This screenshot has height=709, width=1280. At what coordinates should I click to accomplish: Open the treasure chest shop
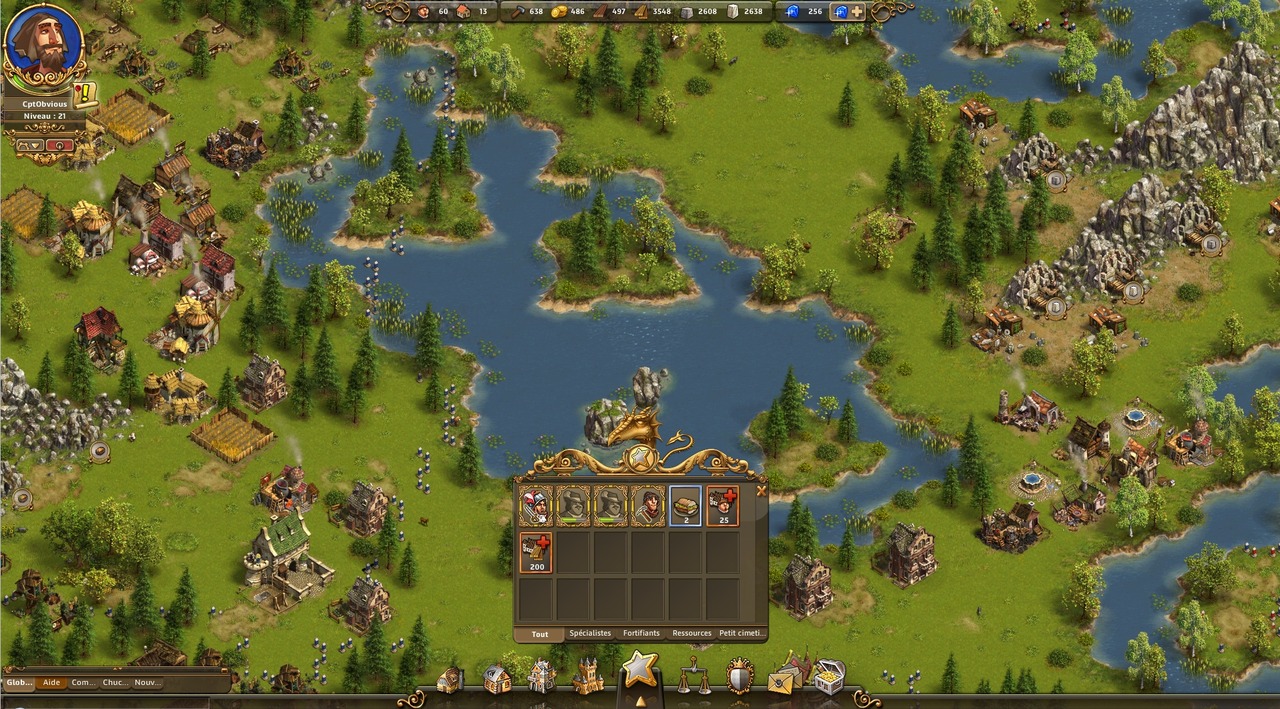click(827, 678)
